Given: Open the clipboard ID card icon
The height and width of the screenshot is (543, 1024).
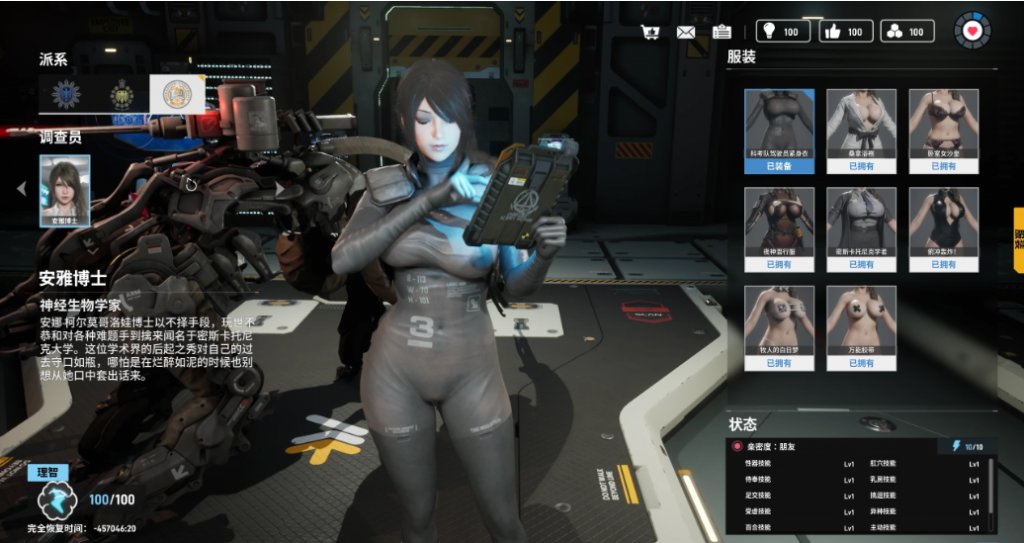Looking at the screenshot, I should [722, 32].
